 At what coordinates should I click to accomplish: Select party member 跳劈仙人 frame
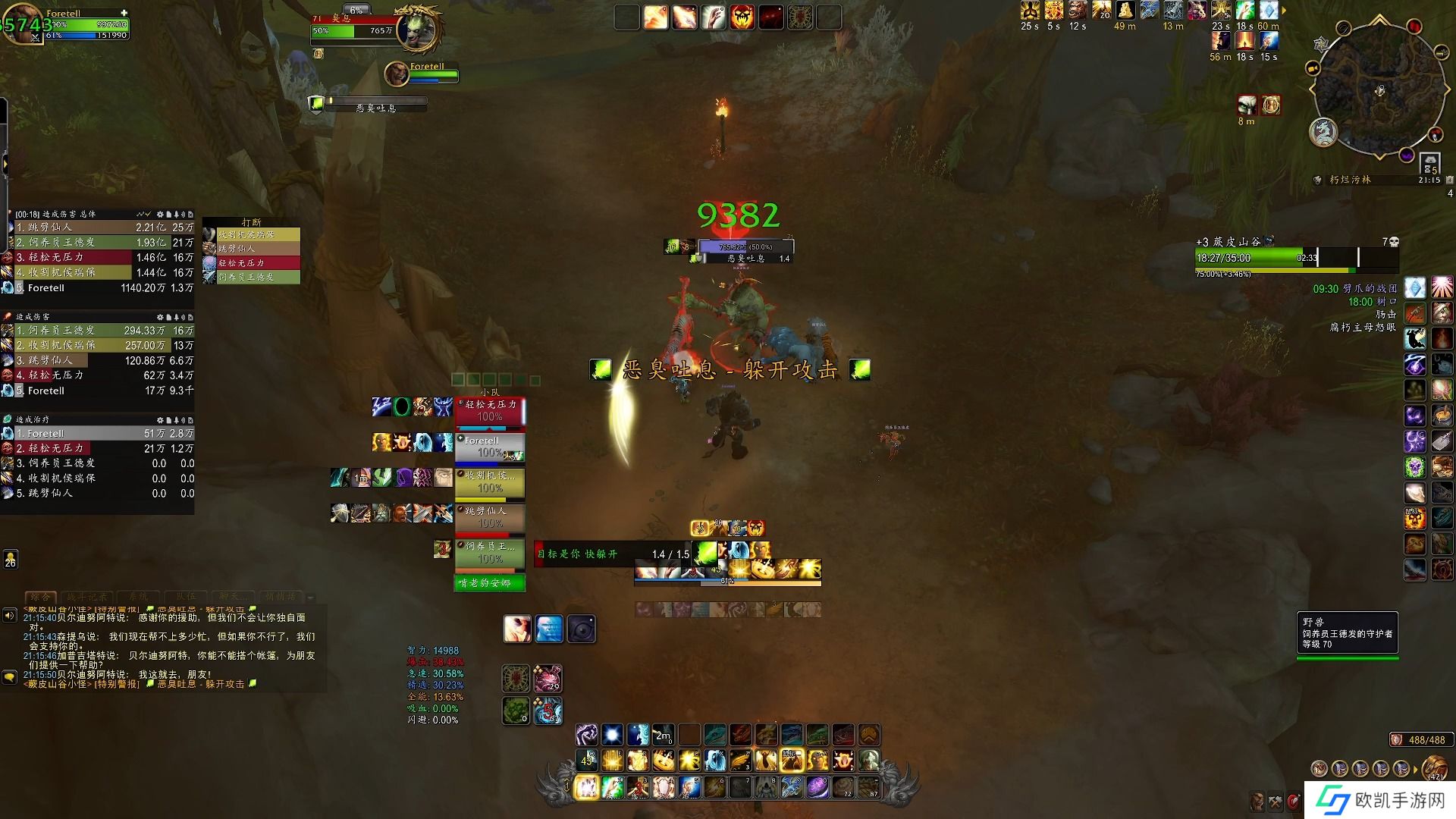tap(490, 518)
